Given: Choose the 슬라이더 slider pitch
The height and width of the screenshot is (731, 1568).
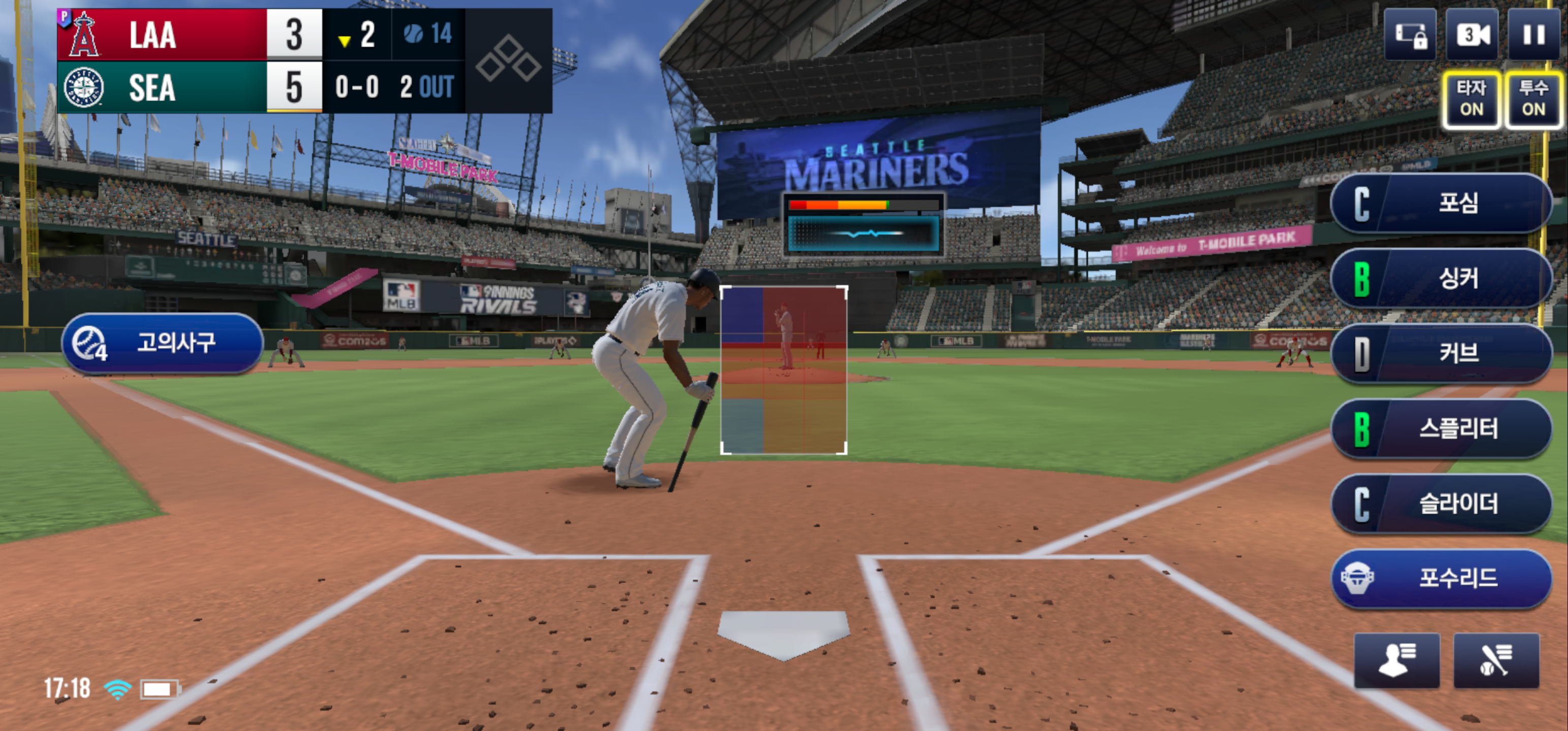Looking at the screenshot, I should (x=1440, y=504).
